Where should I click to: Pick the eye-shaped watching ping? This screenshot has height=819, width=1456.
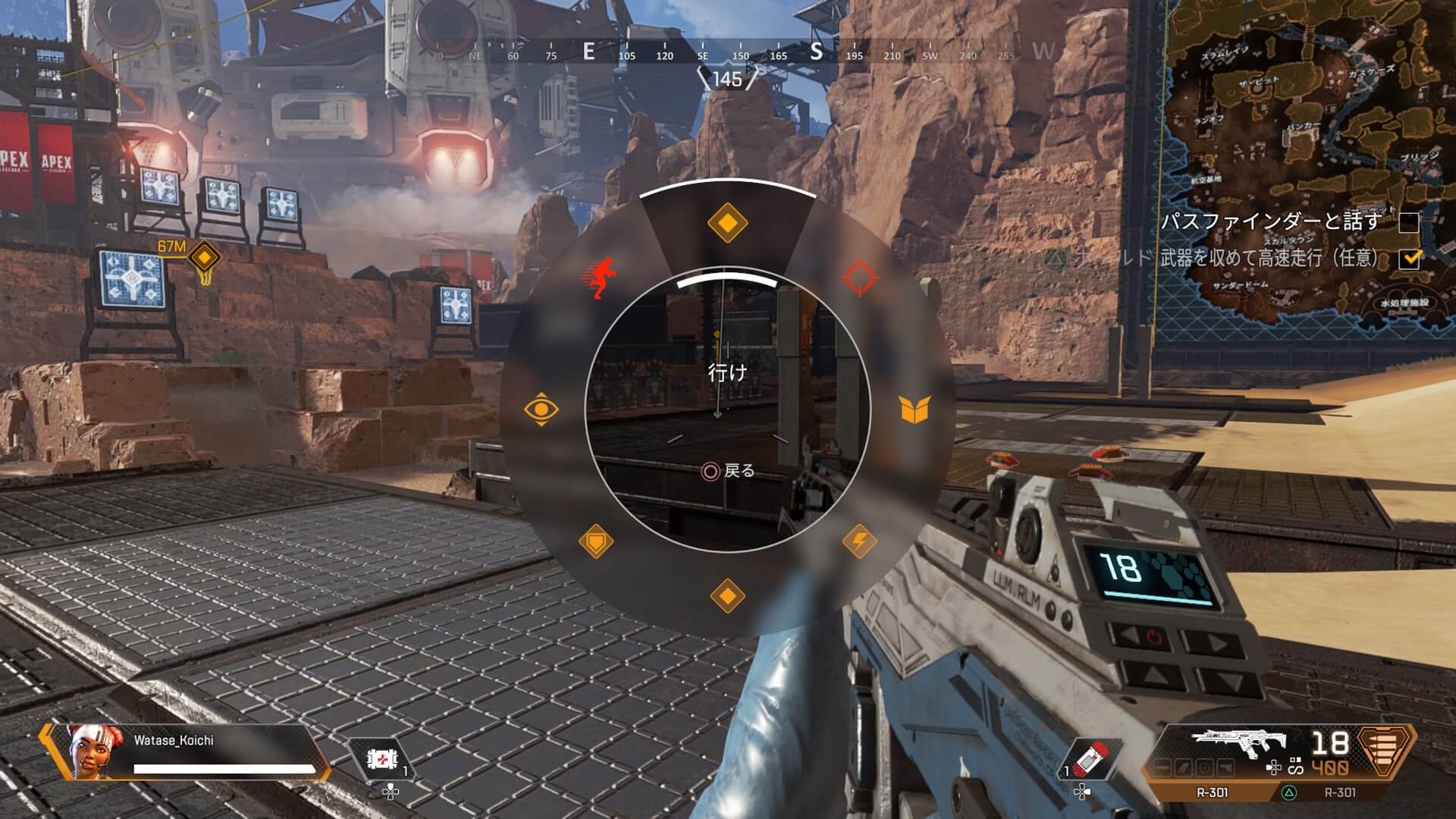click(x=541, y=409)
